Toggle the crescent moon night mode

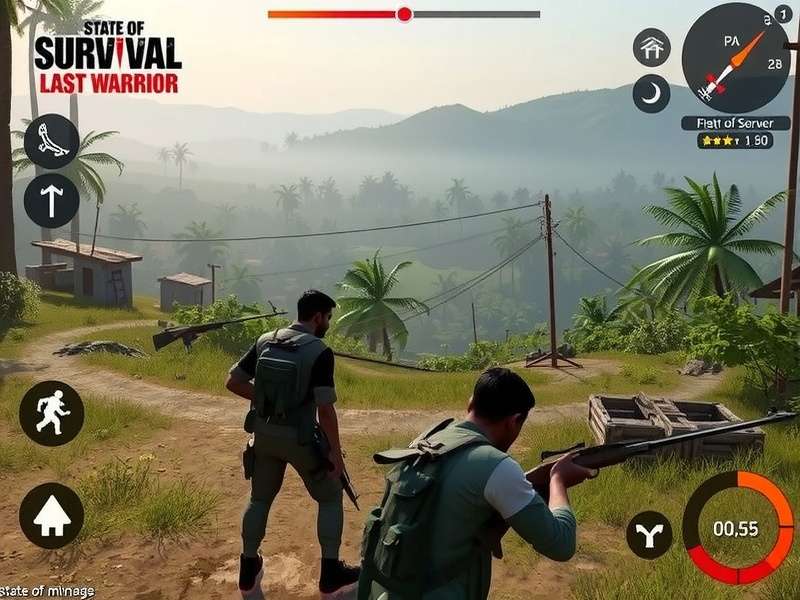651,93
